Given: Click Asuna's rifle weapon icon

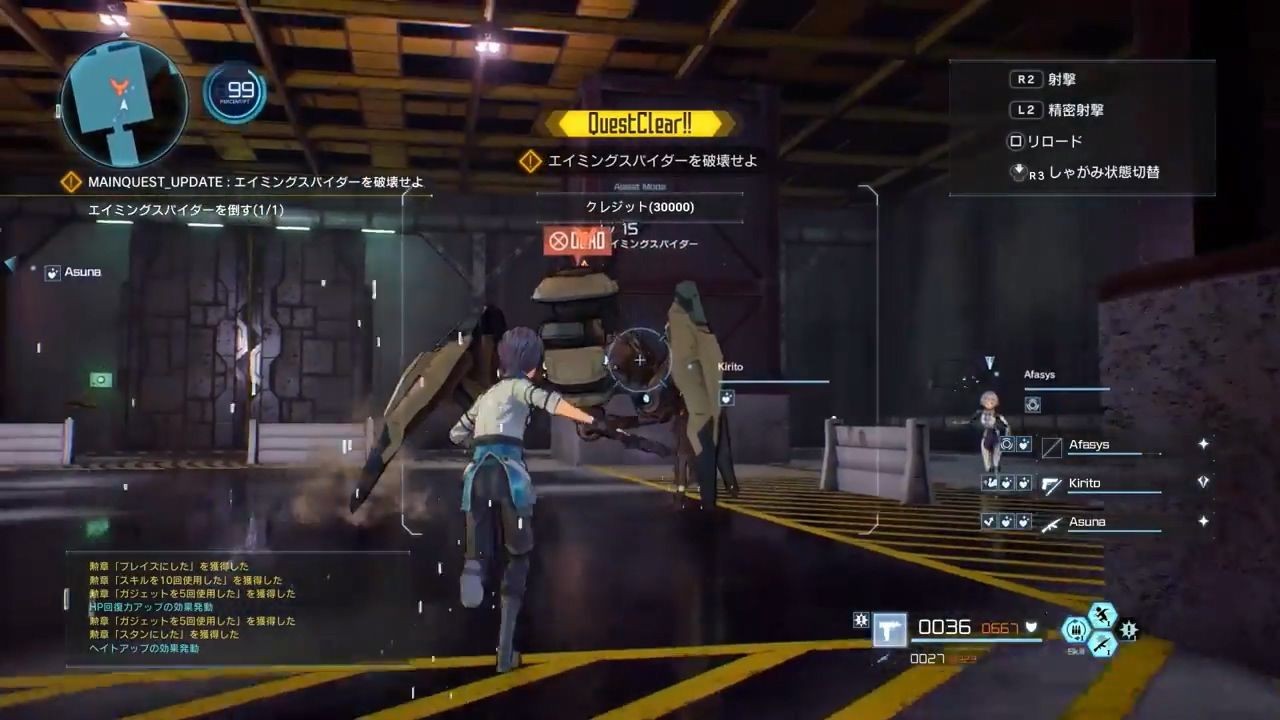Looking at the screenshot, I should pyautogui.click(x=1051, y=523).
